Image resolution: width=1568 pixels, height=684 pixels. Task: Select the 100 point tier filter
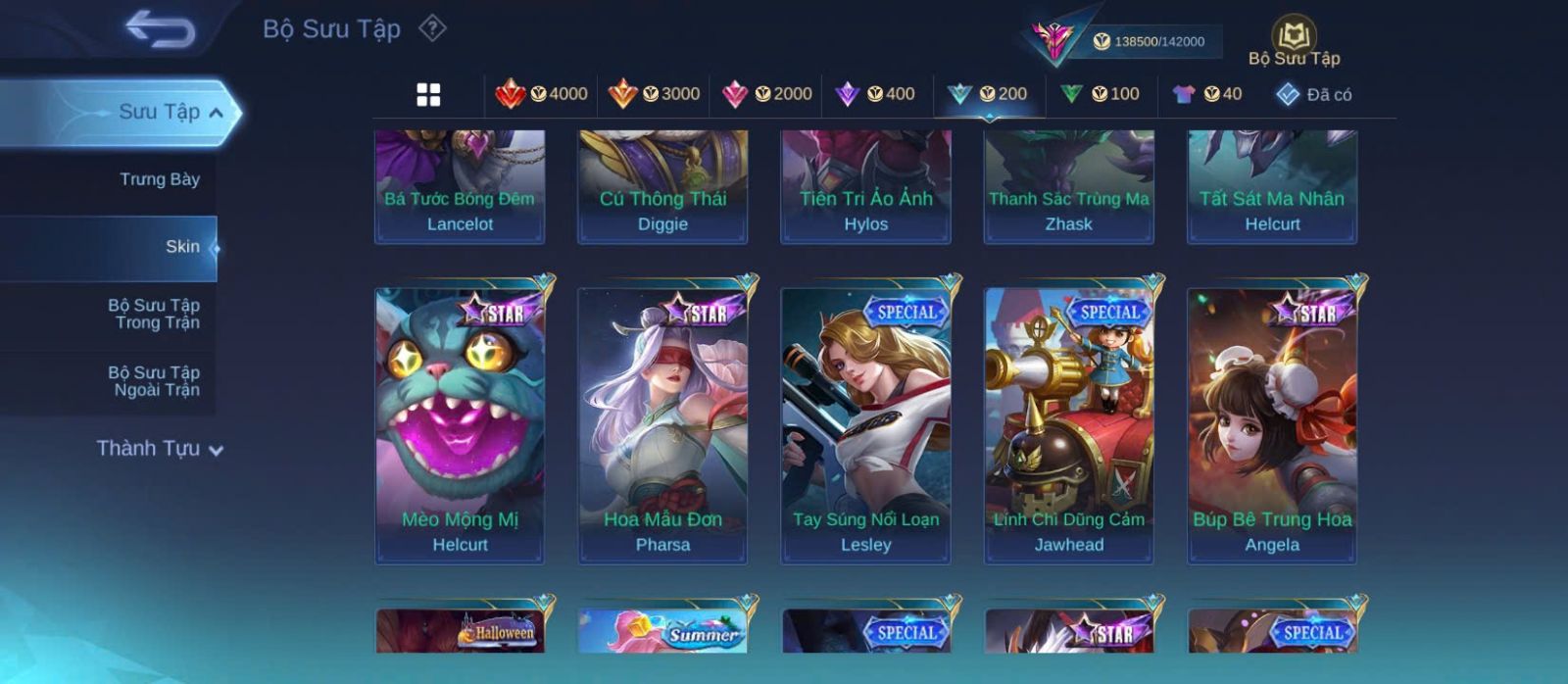(1101, 94)
